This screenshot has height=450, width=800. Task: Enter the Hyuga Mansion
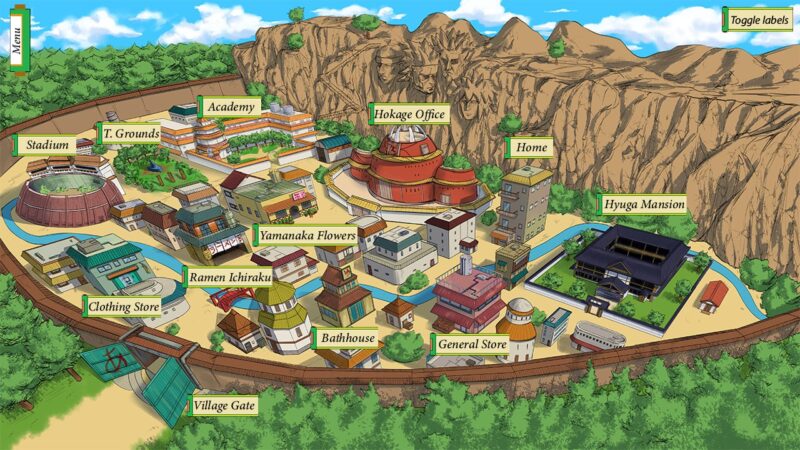[x=643, y=205]
